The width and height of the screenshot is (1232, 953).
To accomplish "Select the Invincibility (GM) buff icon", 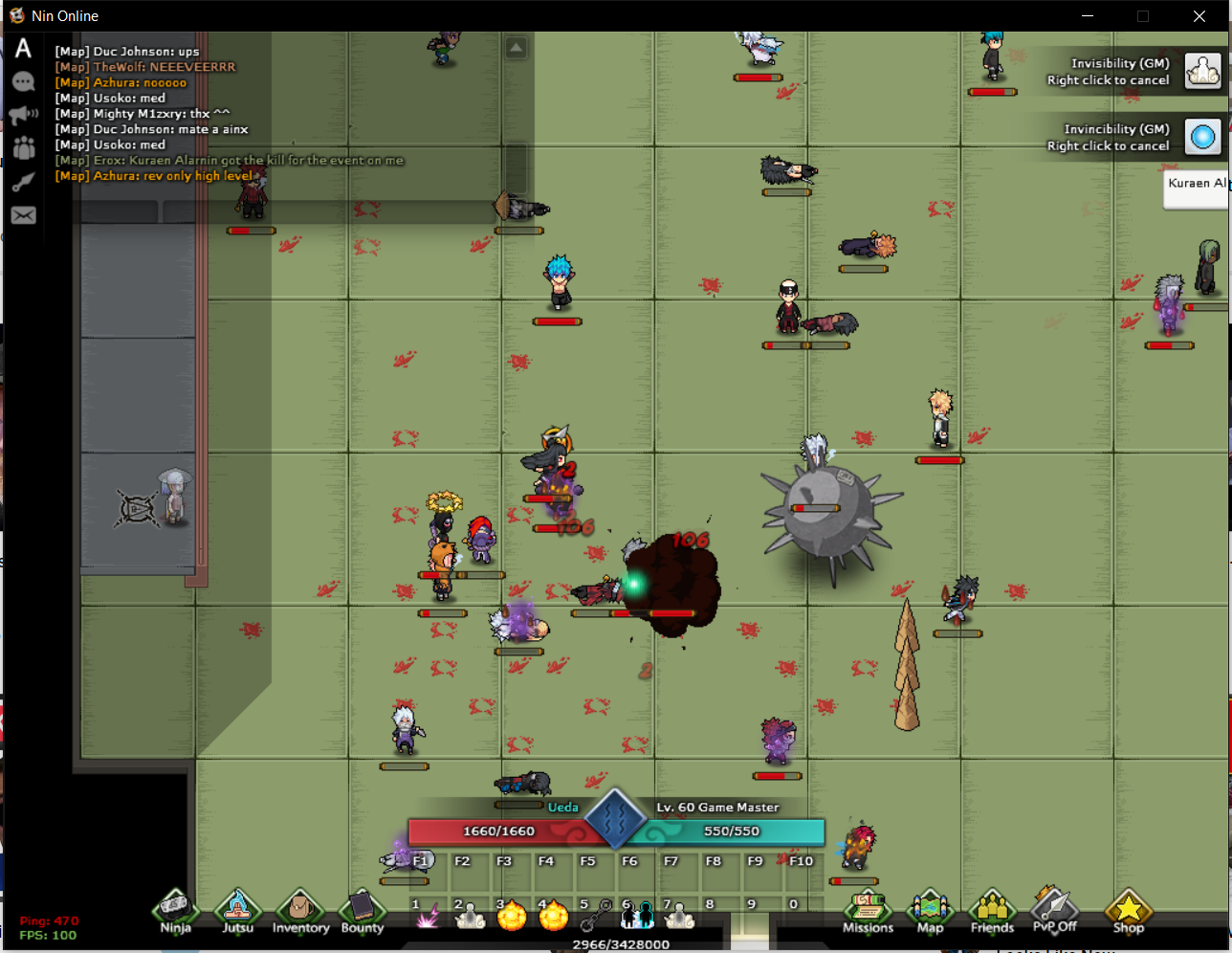I will click(1203, 137).
